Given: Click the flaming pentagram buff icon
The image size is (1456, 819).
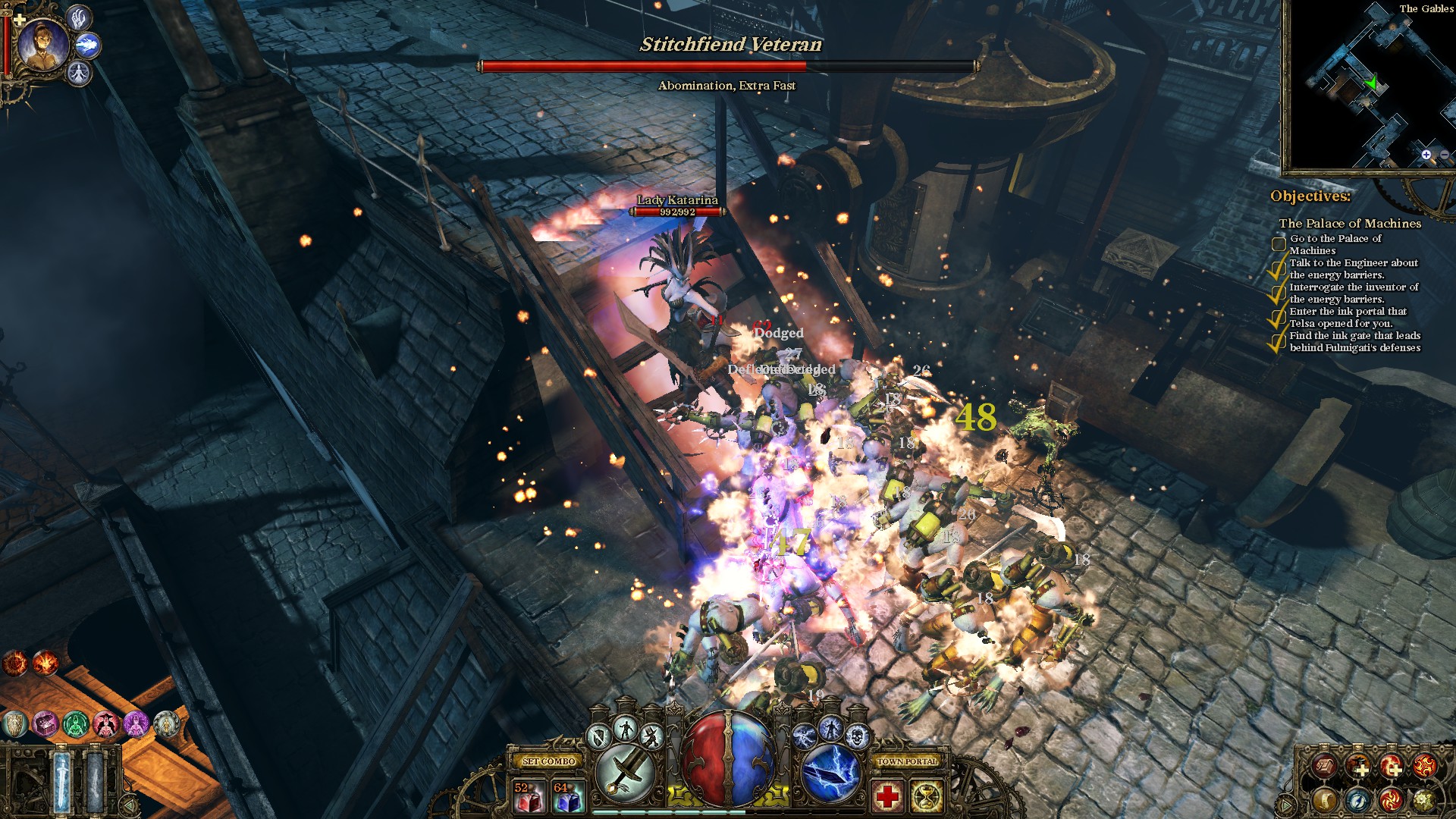Looking at the screenshot, I should (x=14, y=664).
